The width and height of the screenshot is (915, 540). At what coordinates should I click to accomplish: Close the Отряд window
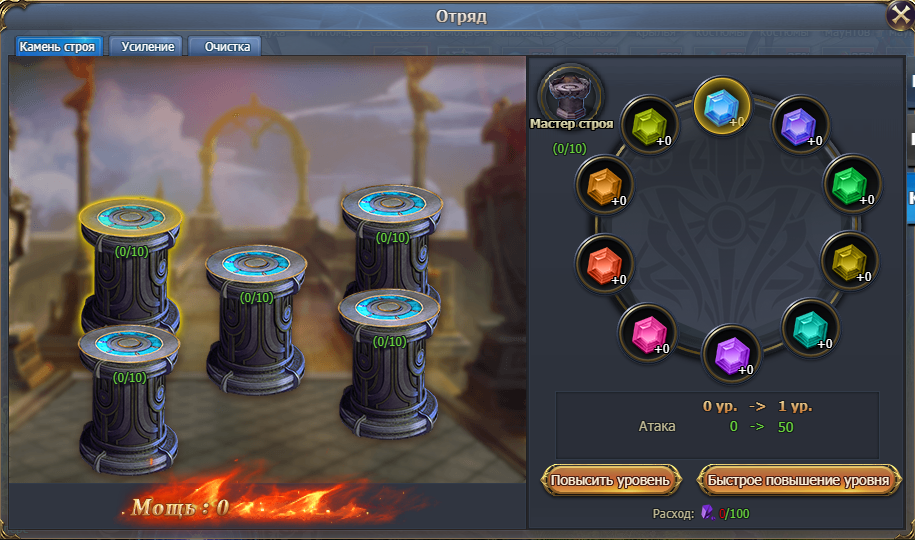pos(900,16)
